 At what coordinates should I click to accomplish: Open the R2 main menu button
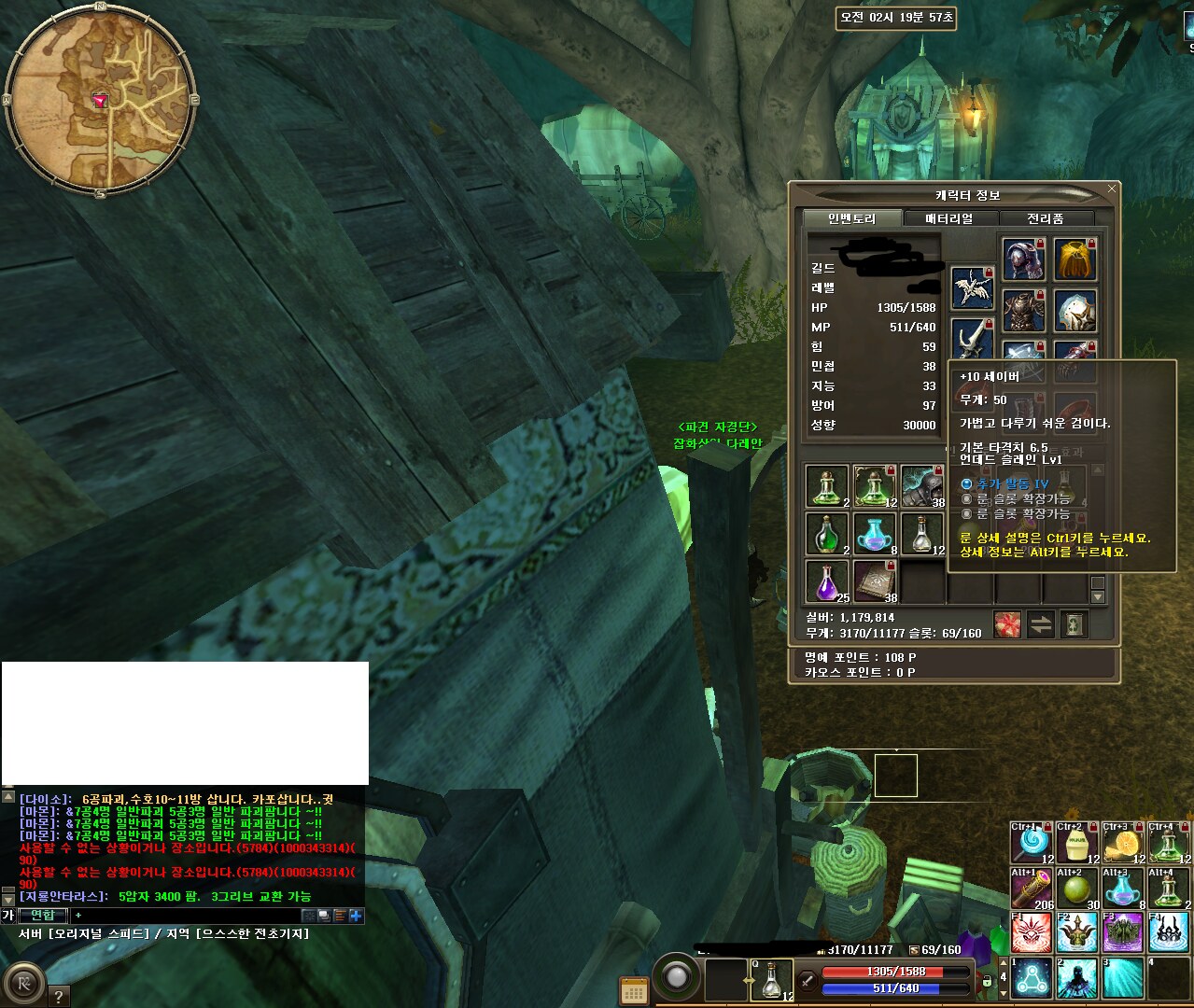point(23,984)
